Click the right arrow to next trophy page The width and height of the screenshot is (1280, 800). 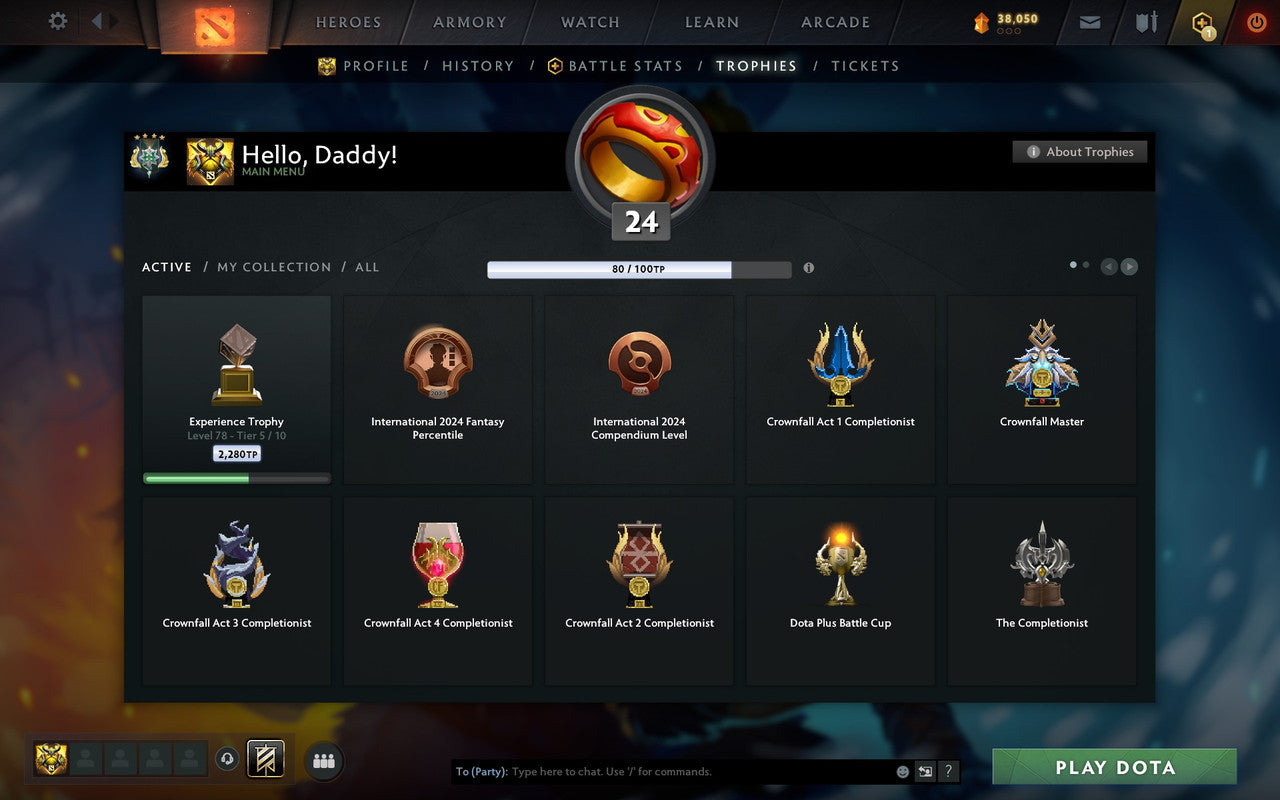click(x=1130, y=266)
